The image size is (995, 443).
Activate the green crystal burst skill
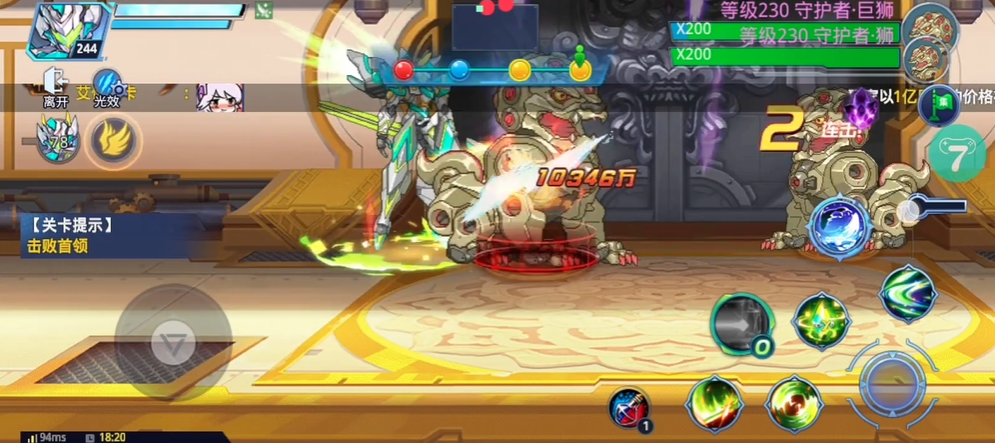821,321
